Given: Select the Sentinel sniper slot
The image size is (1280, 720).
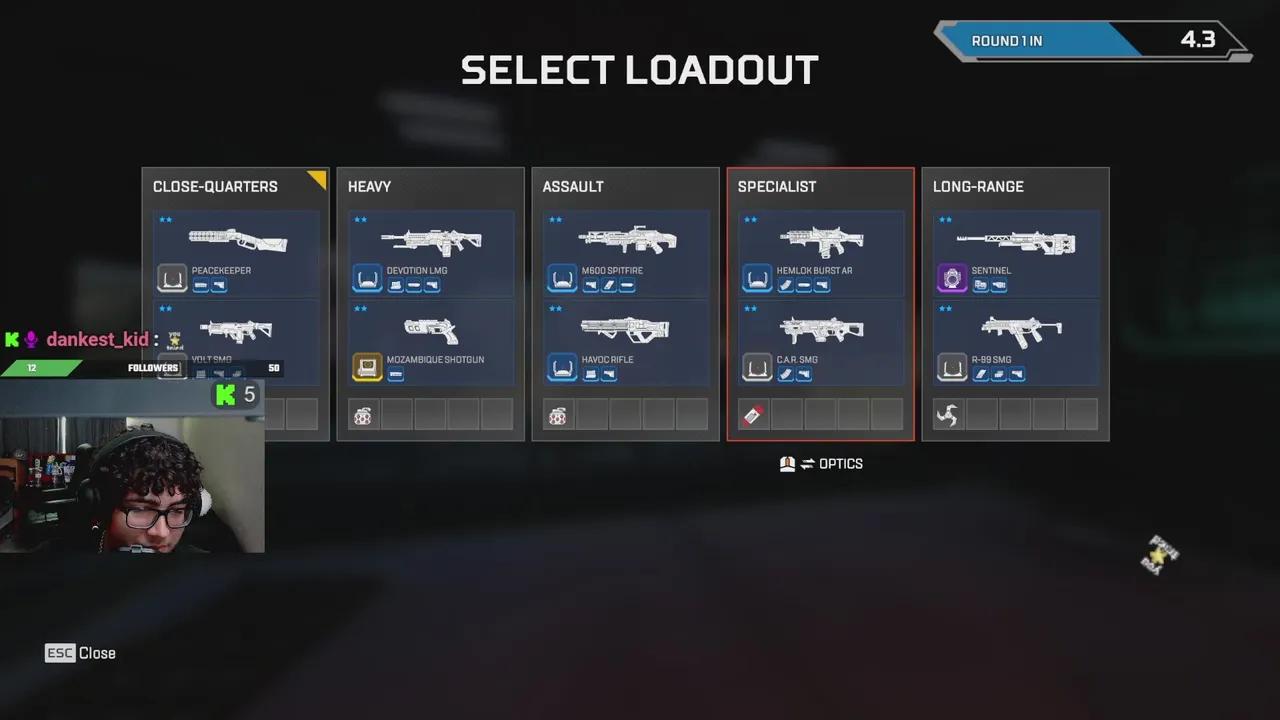Looking at the screenshot, I should point(1016,252).
